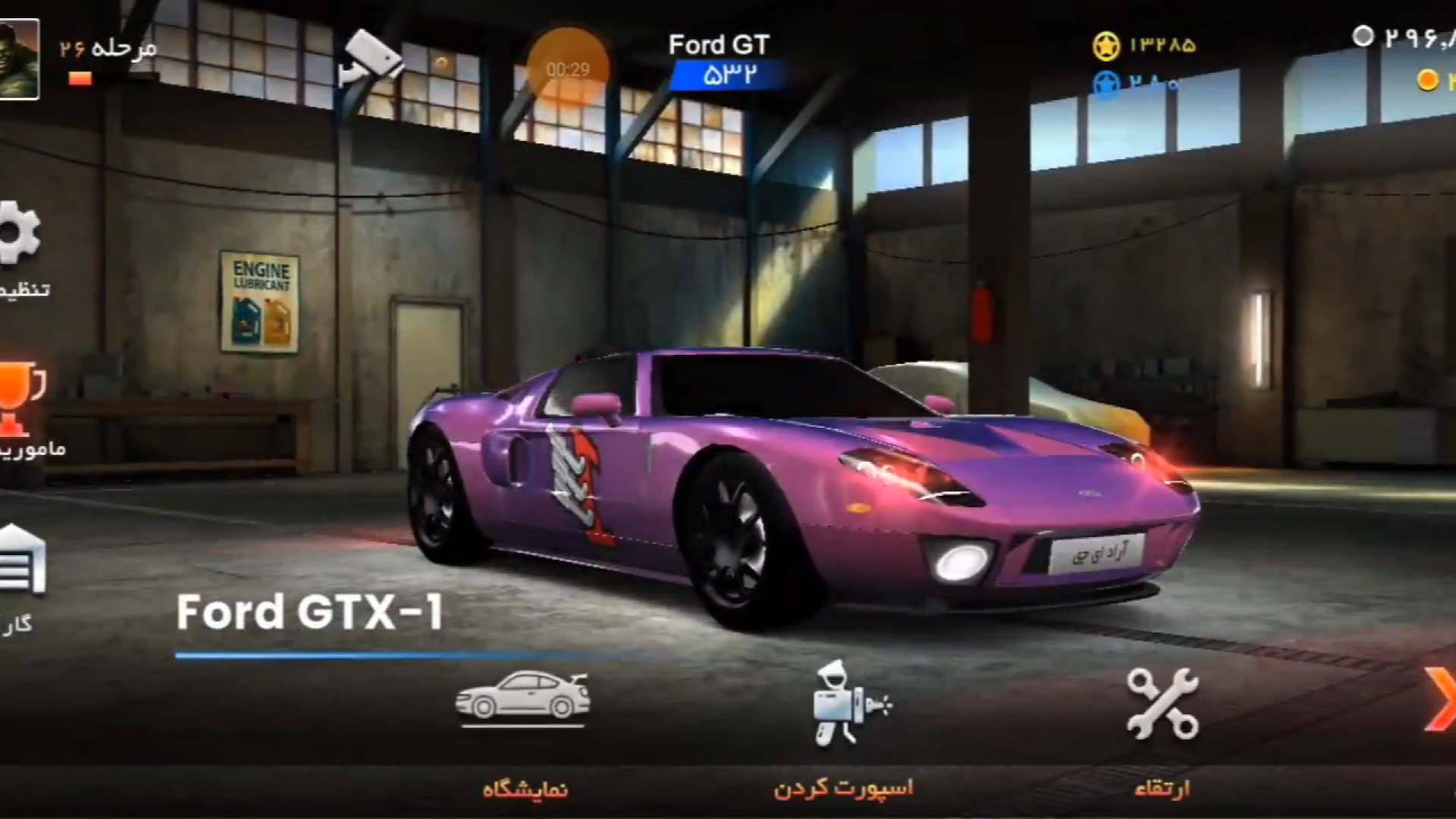The image size is (1456, 819).
Task: Tap the Hulk player avatar
Action: pyautogui.click(x=18, y=59)
